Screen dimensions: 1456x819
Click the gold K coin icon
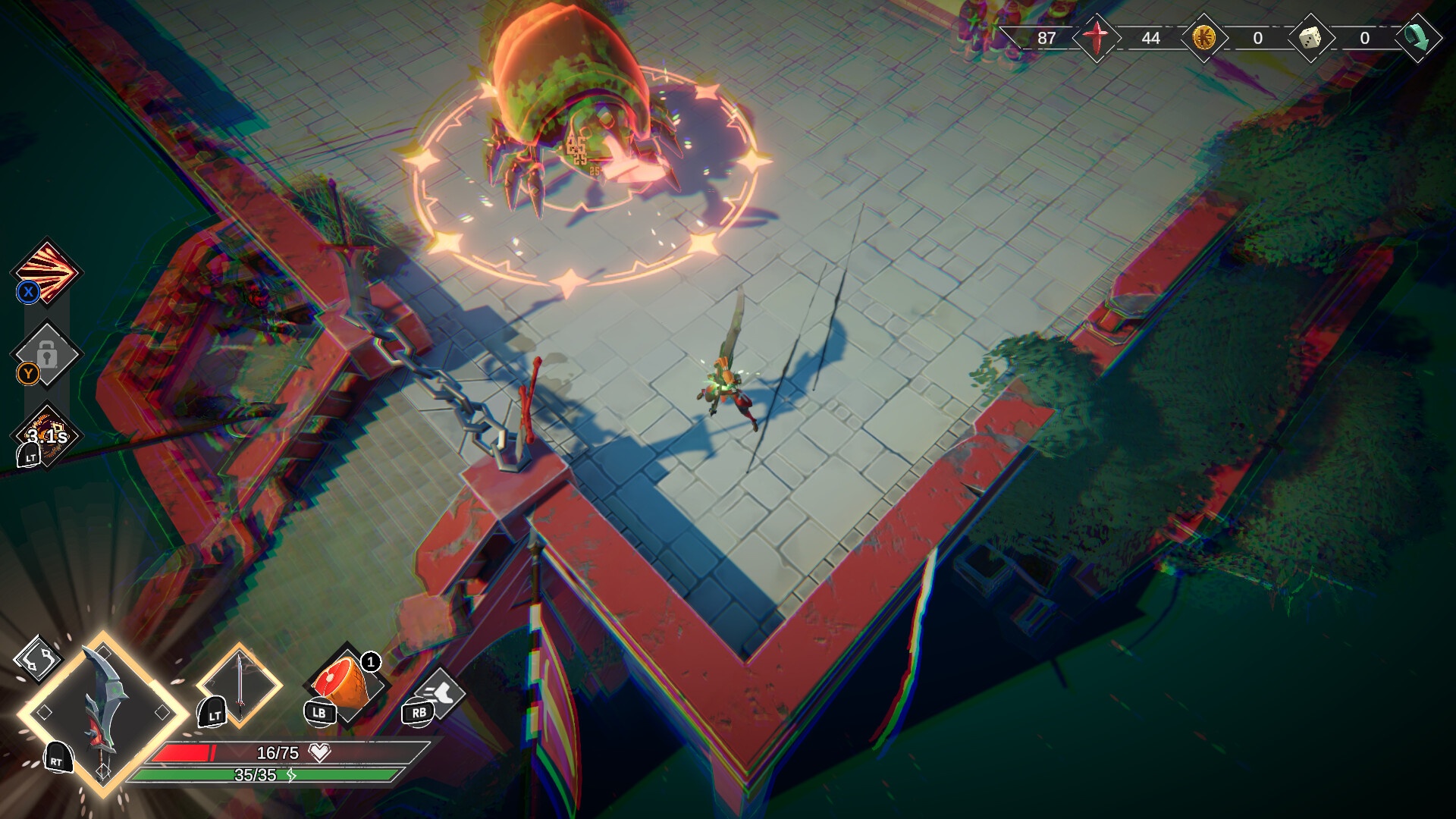pos(1203,38)
